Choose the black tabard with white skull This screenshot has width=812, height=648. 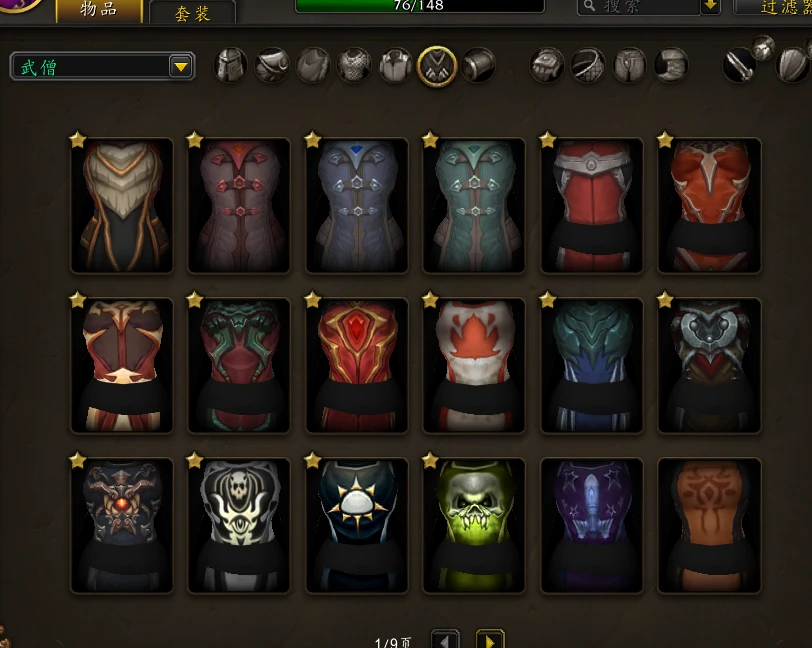tap(239, 525)
